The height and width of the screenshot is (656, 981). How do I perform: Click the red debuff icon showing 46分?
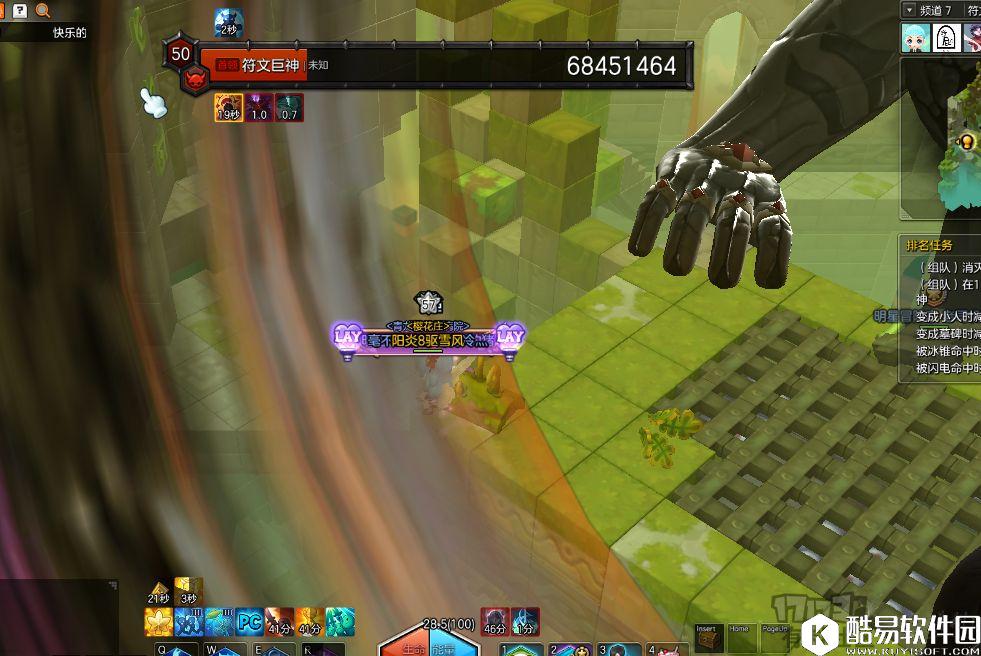pos(495,621)
